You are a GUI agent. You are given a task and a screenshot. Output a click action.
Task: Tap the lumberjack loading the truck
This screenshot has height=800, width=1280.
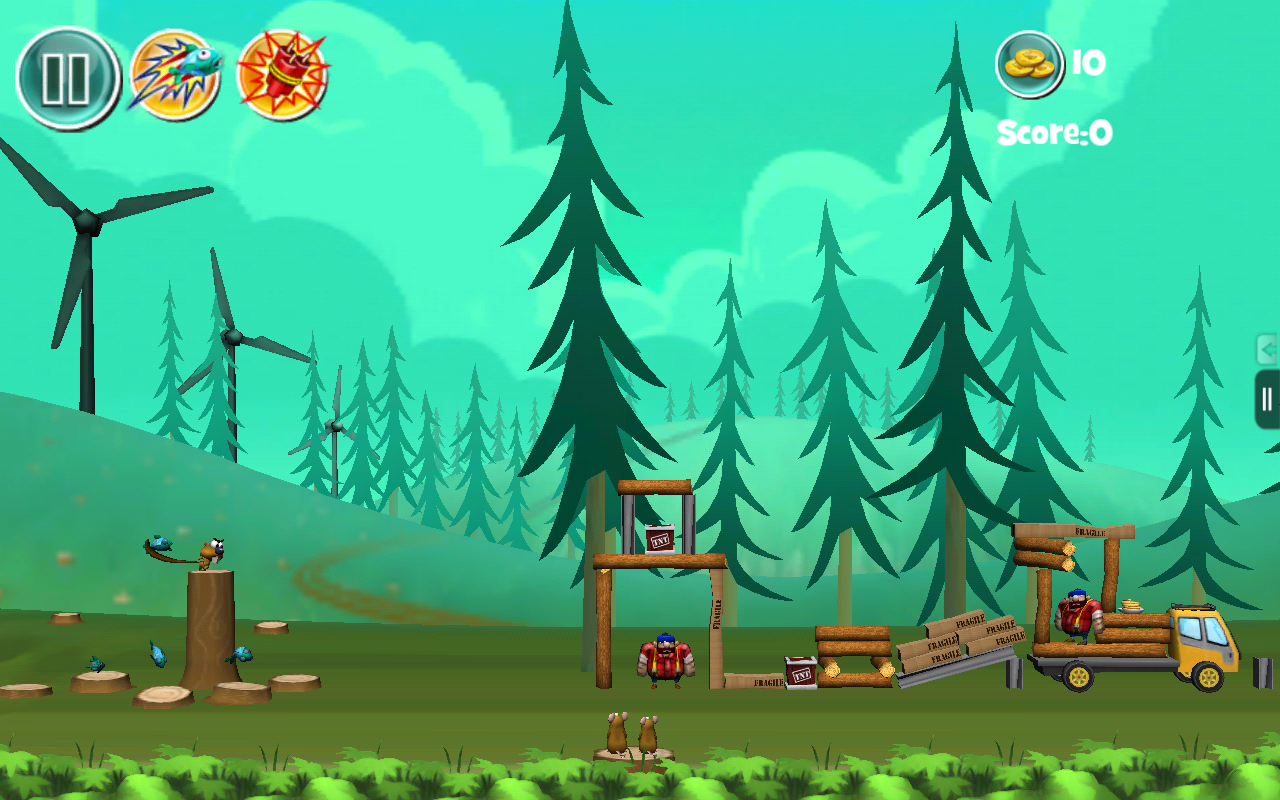pyautogui.click(x=1078, y=613)
